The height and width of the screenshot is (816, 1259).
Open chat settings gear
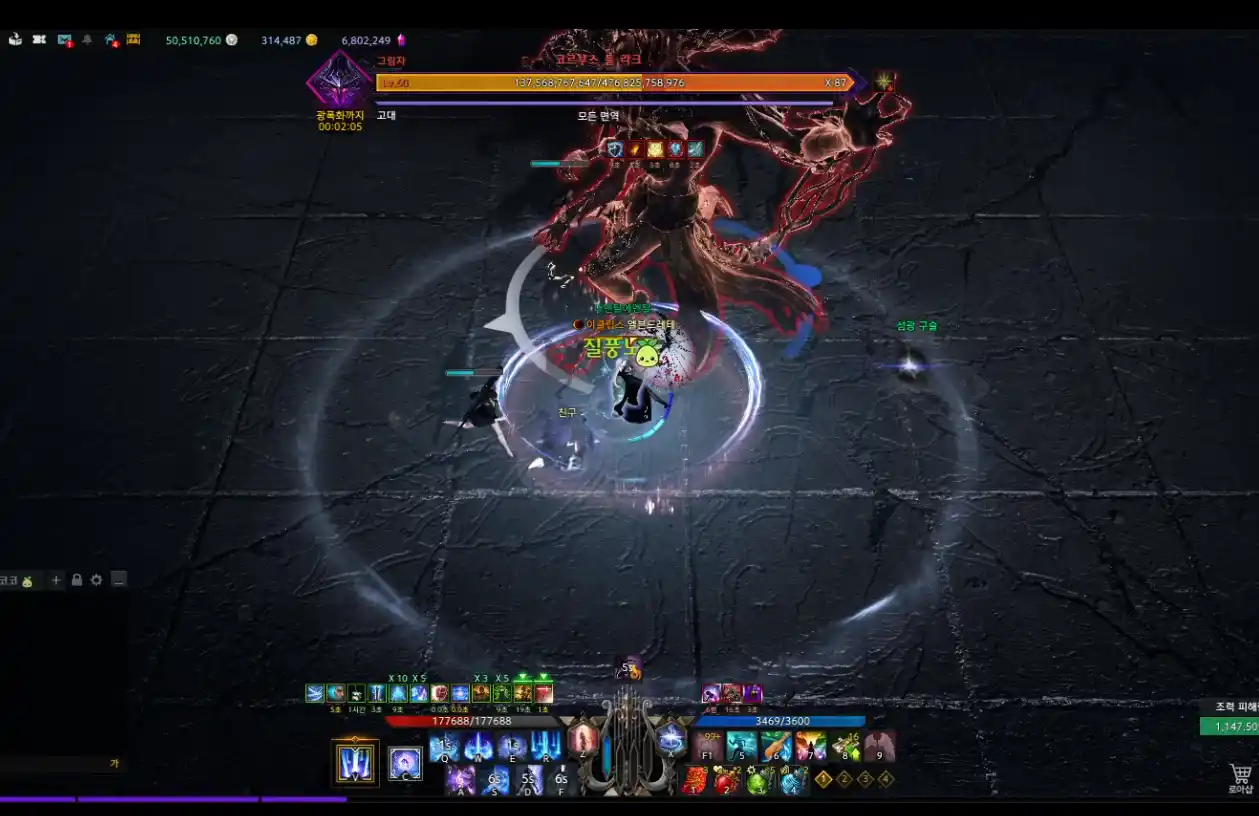pyautogui.click(x=96, y=580)
